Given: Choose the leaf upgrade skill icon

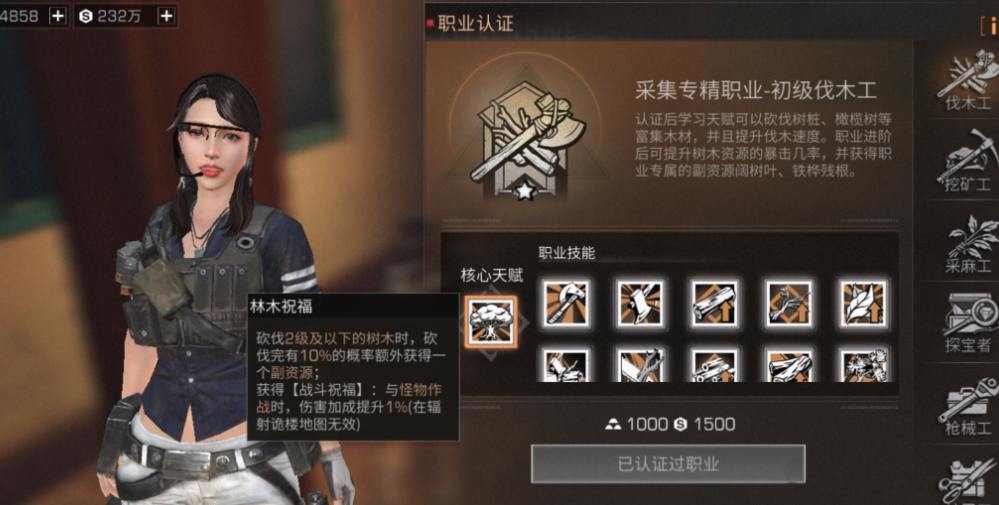Looking at the screenshot, I should (863, 303).
